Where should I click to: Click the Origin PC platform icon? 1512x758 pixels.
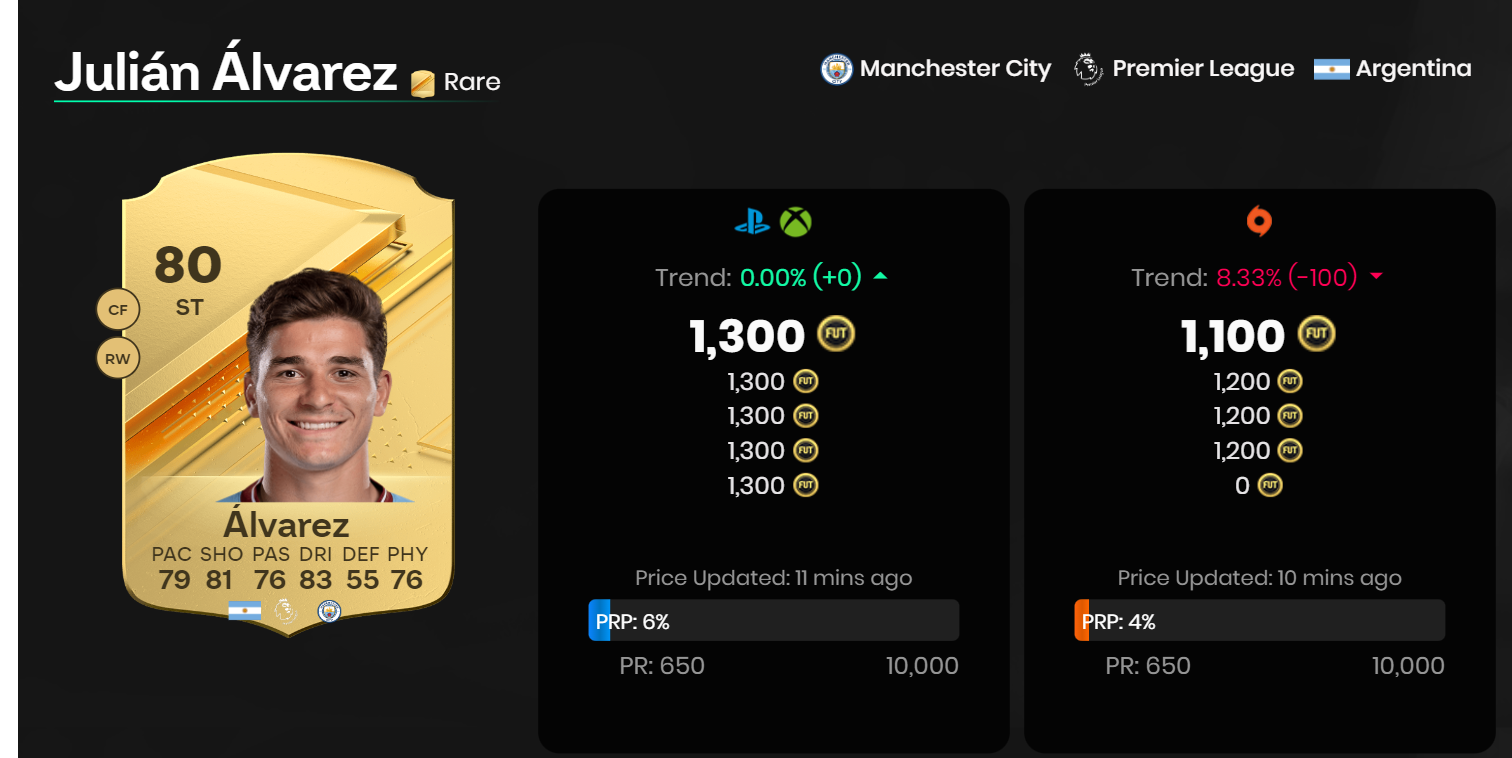[1257, 222]
